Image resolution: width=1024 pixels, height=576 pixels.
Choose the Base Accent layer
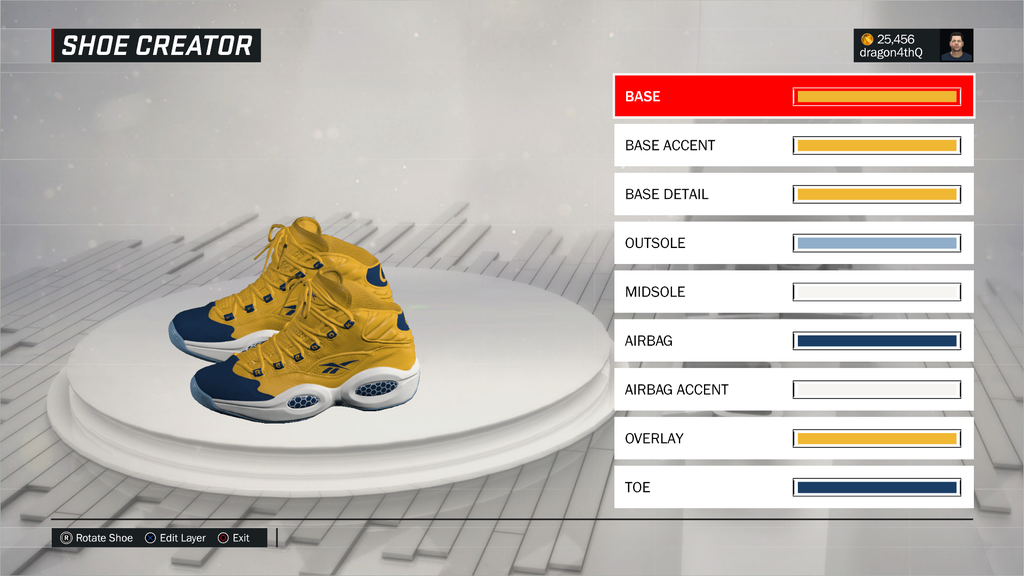(x=793, y=145)
